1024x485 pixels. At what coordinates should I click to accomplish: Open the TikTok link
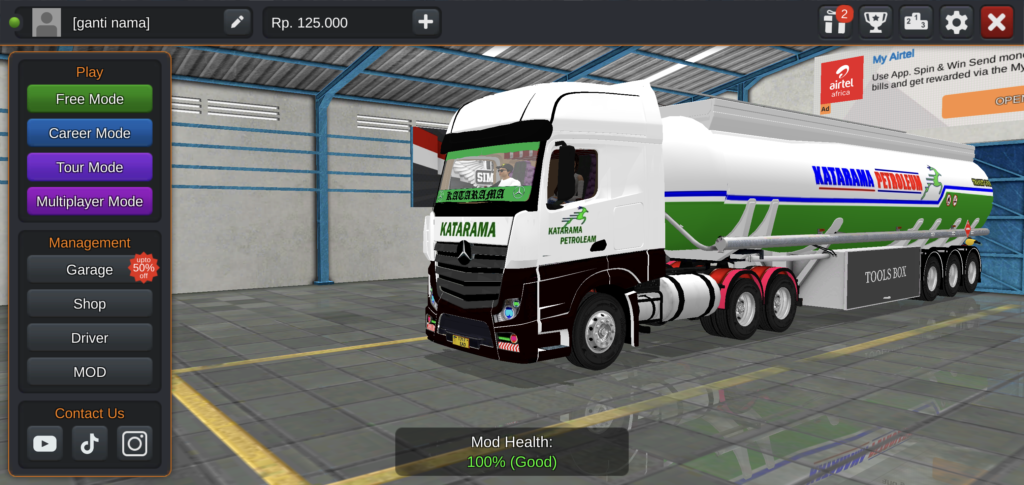click(x=90, y=443)
